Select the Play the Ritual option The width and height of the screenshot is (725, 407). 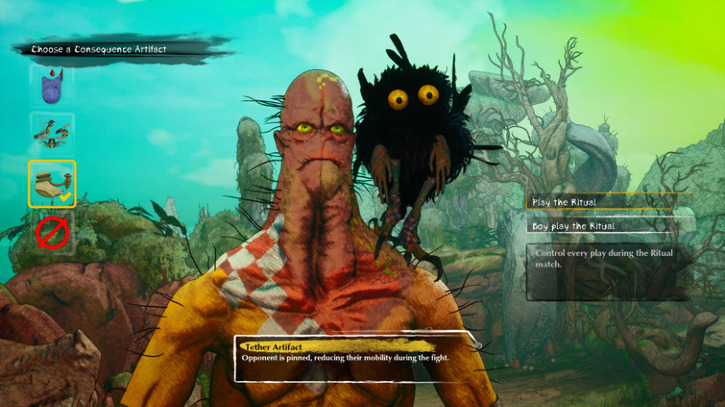pyautogui.click(x=608, y=202)
